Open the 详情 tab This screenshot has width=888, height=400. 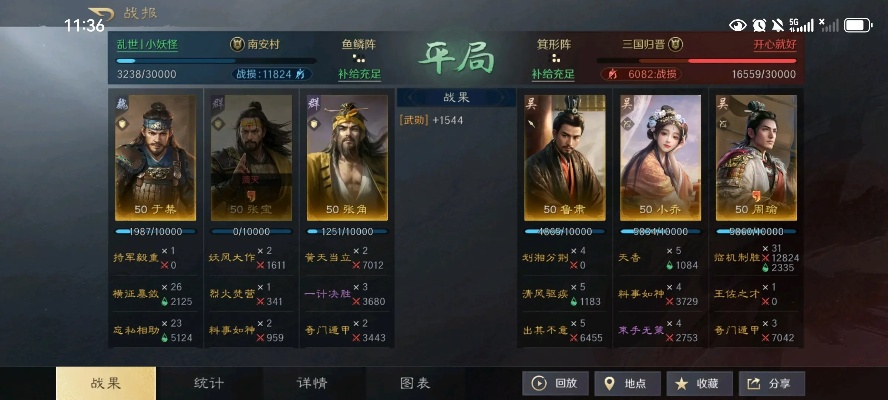point(312,383)
